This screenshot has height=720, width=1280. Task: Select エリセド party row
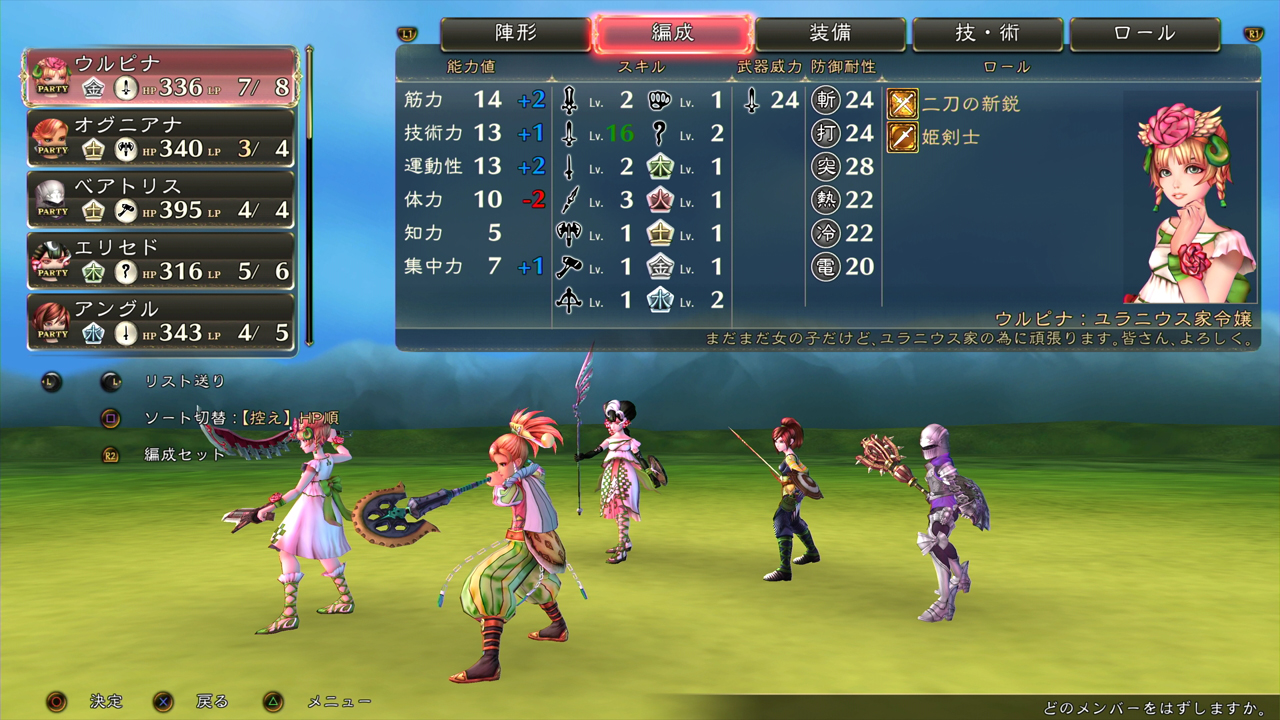coord(161,260)
